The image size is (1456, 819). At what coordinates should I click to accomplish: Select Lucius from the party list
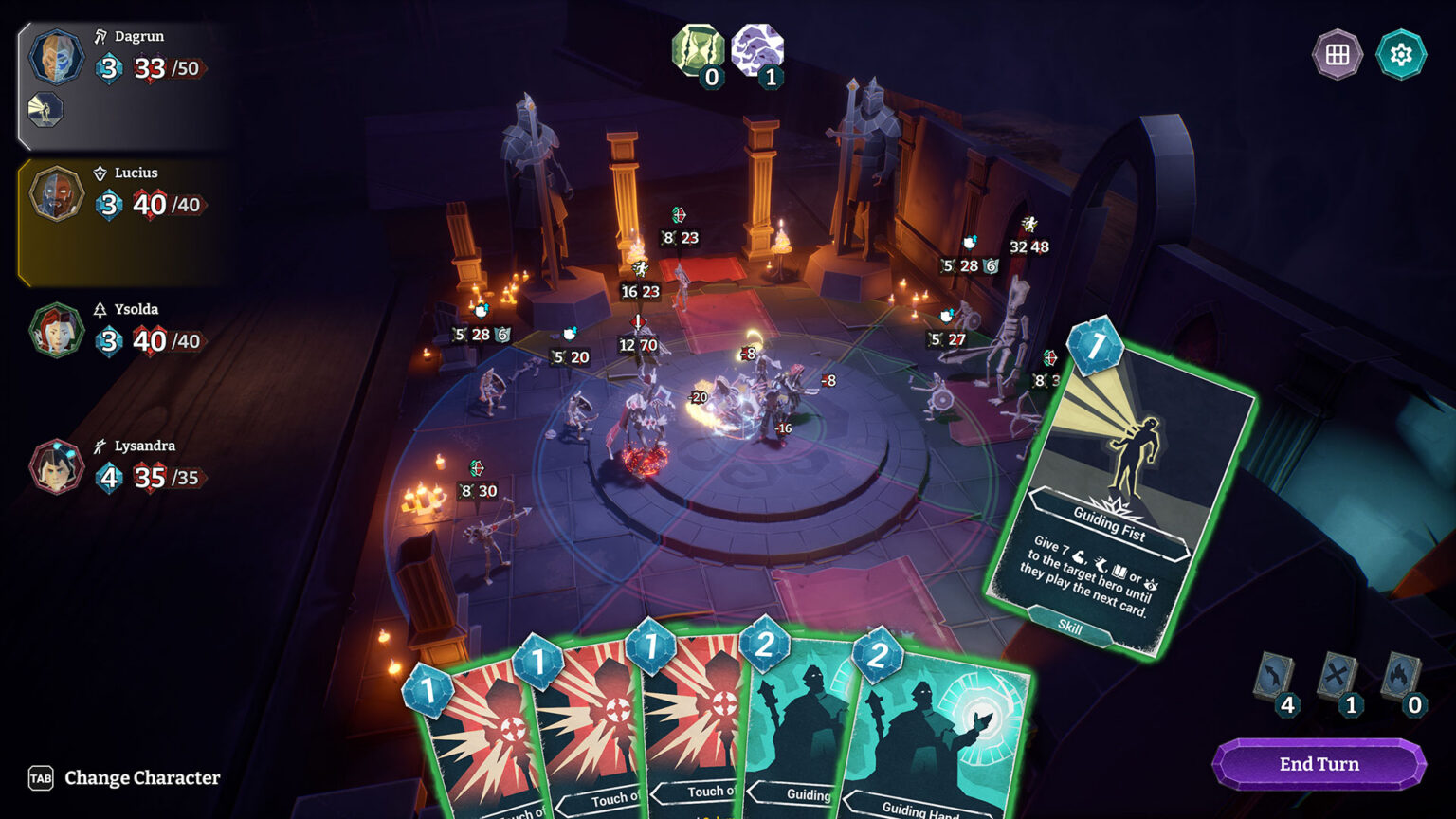pos(56,195)
